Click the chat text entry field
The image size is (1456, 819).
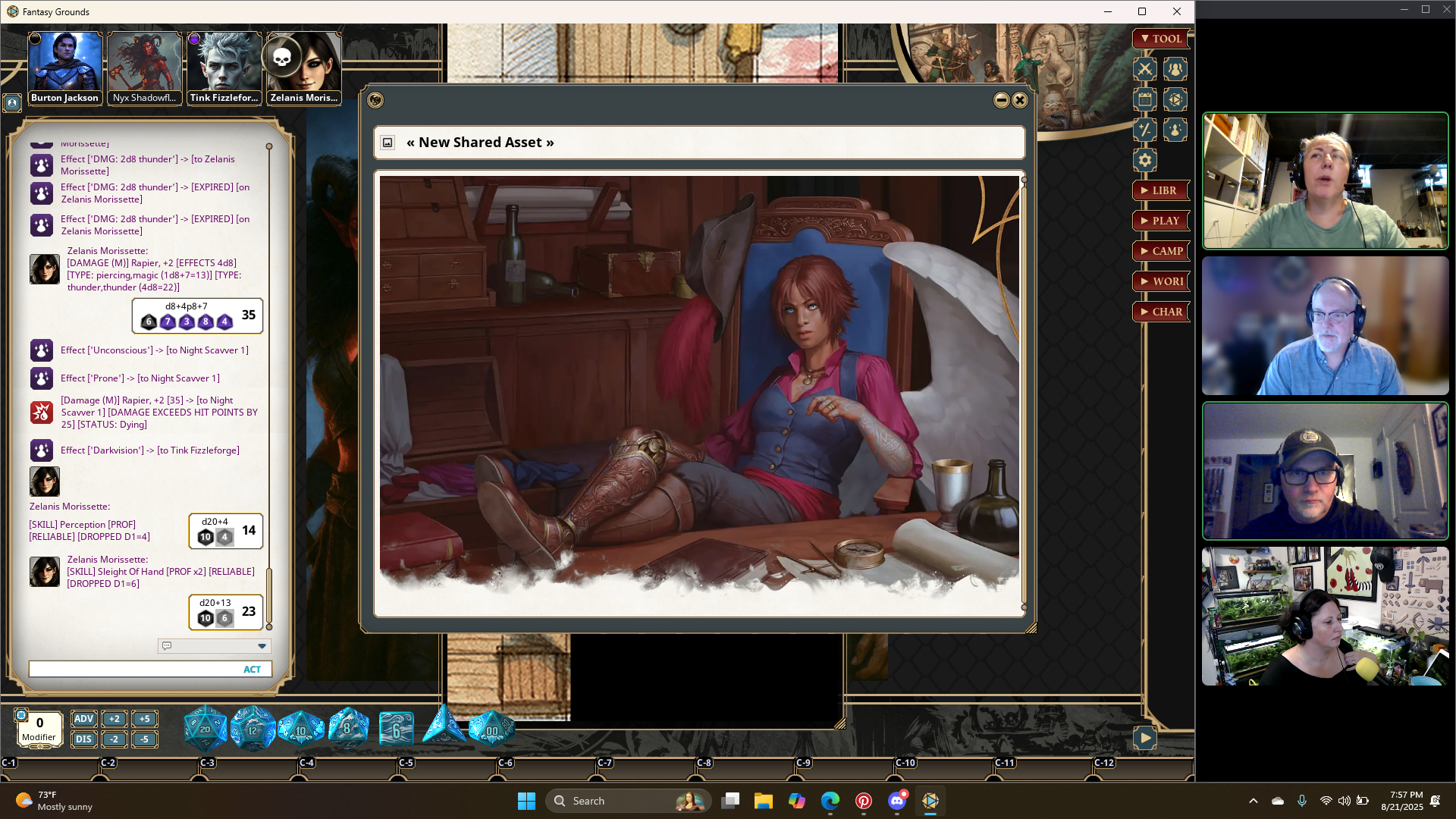[133, 669]
